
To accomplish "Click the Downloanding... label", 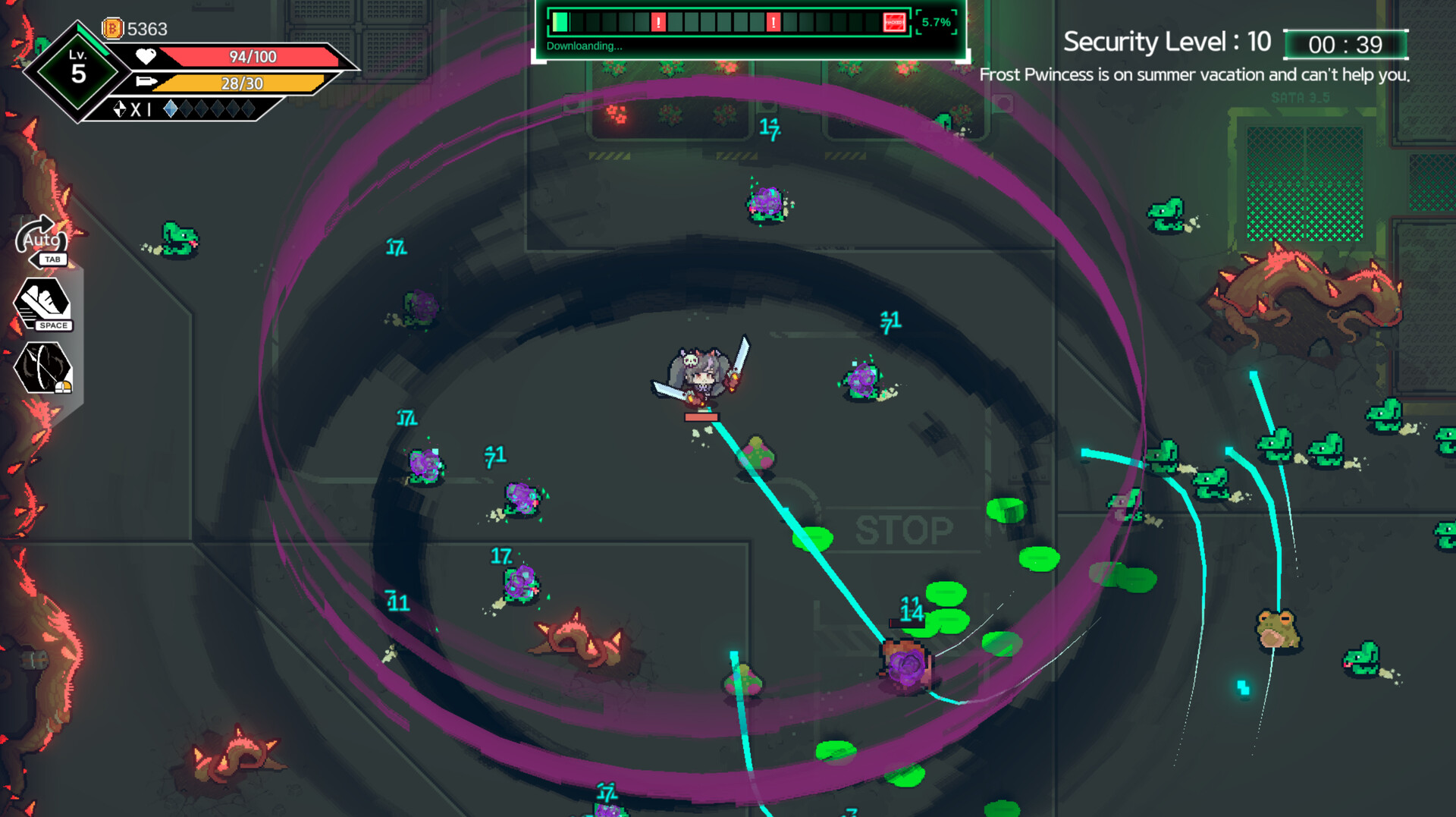I will [x=584, y=46].
